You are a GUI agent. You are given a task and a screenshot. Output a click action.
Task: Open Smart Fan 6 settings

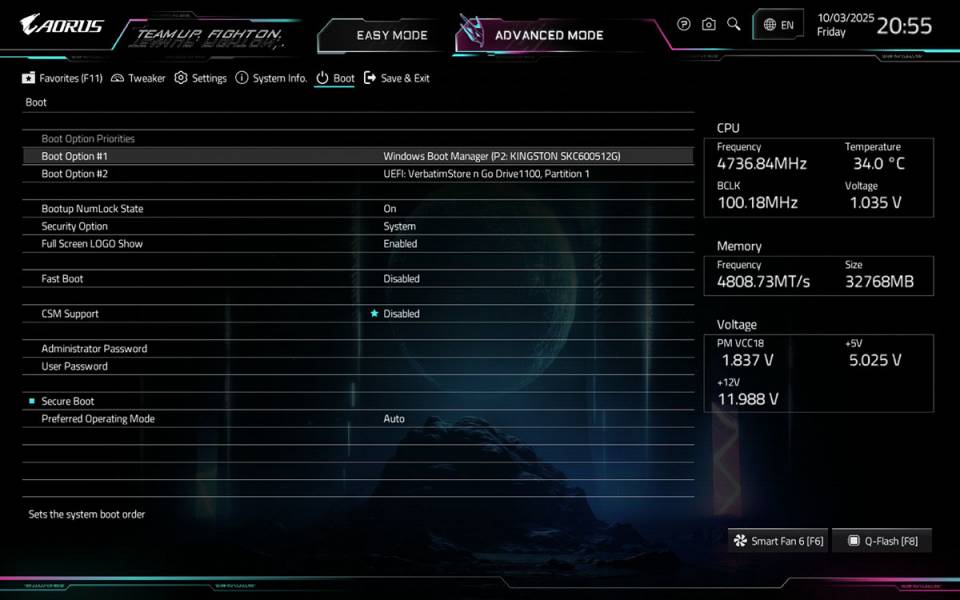pos(778,541)
